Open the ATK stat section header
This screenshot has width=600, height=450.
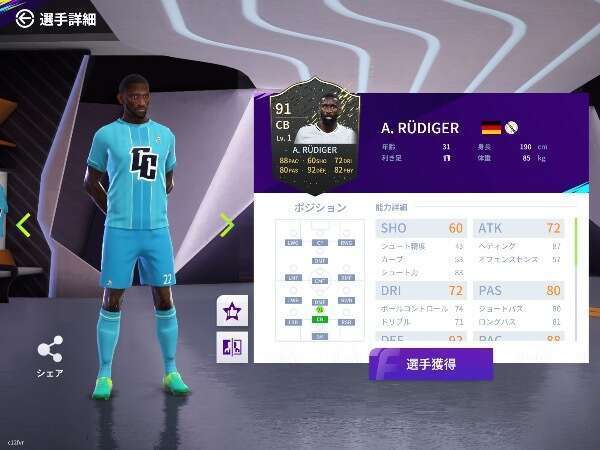[518, 229]
